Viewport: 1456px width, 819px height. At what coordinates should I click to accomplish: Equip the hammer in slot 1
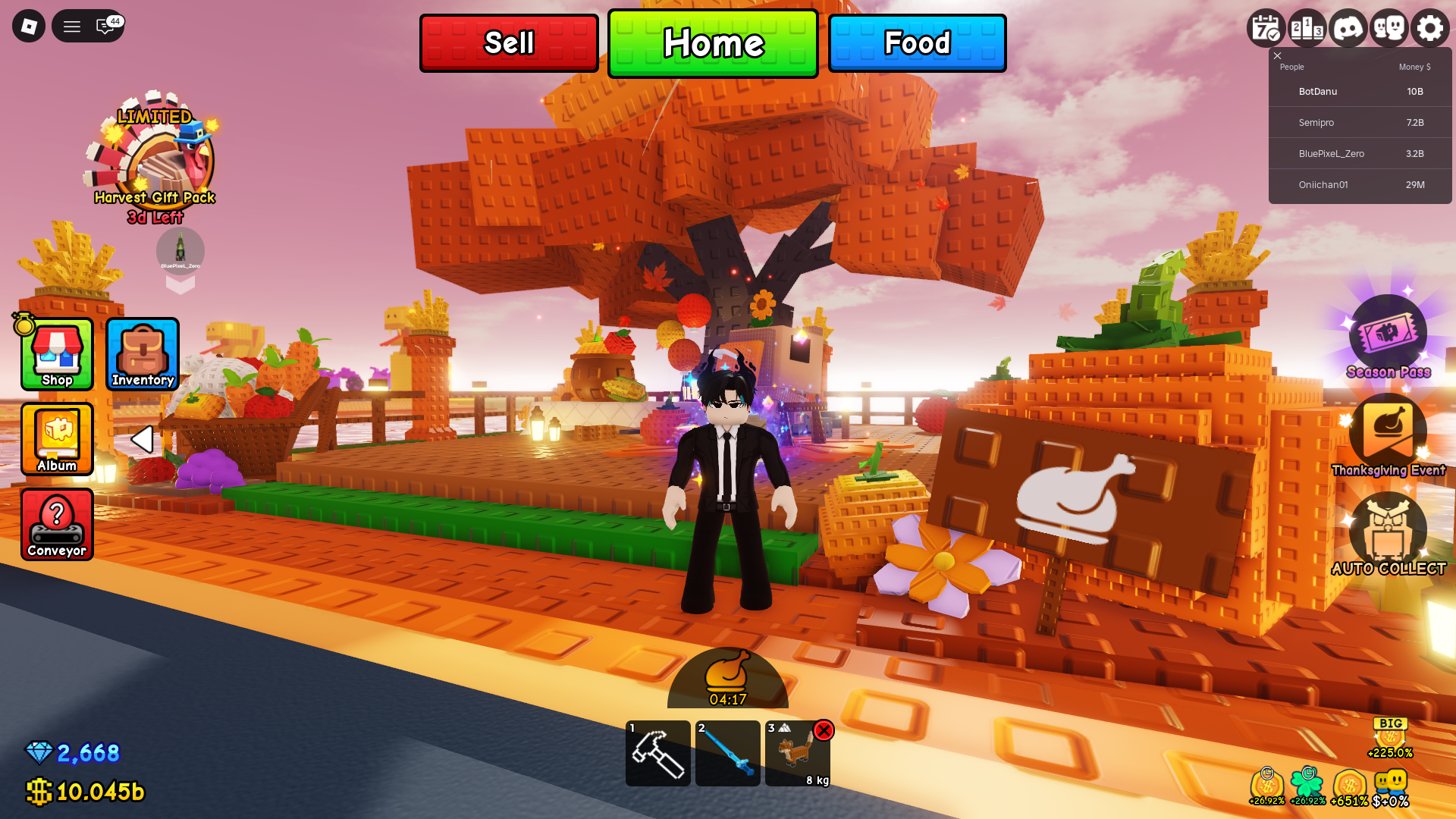click(657, 753)
